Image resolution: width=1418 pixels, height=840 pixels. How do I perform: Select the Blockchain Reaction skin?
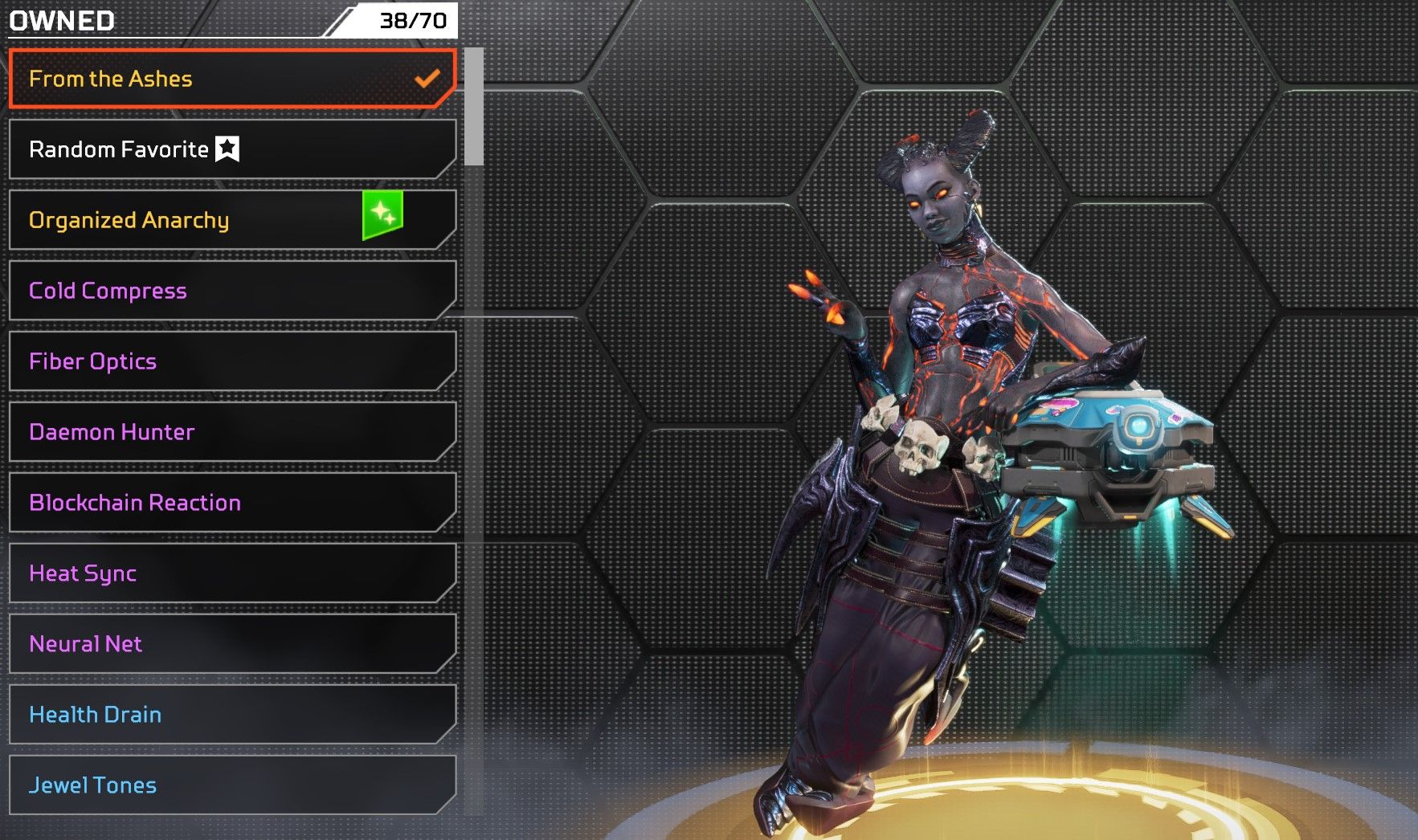click(231, 503)
